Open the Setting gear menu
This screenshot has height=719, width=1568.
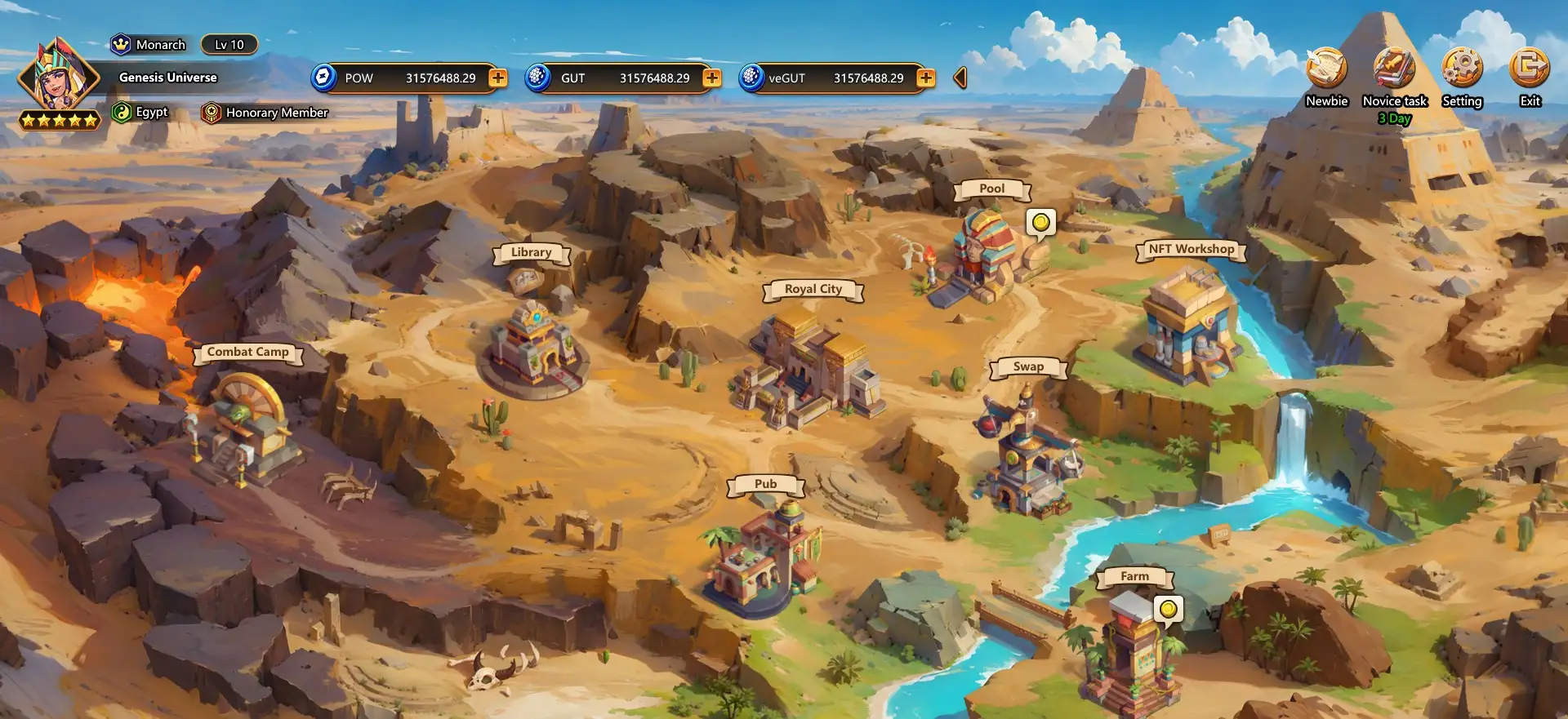[1462, 69]
